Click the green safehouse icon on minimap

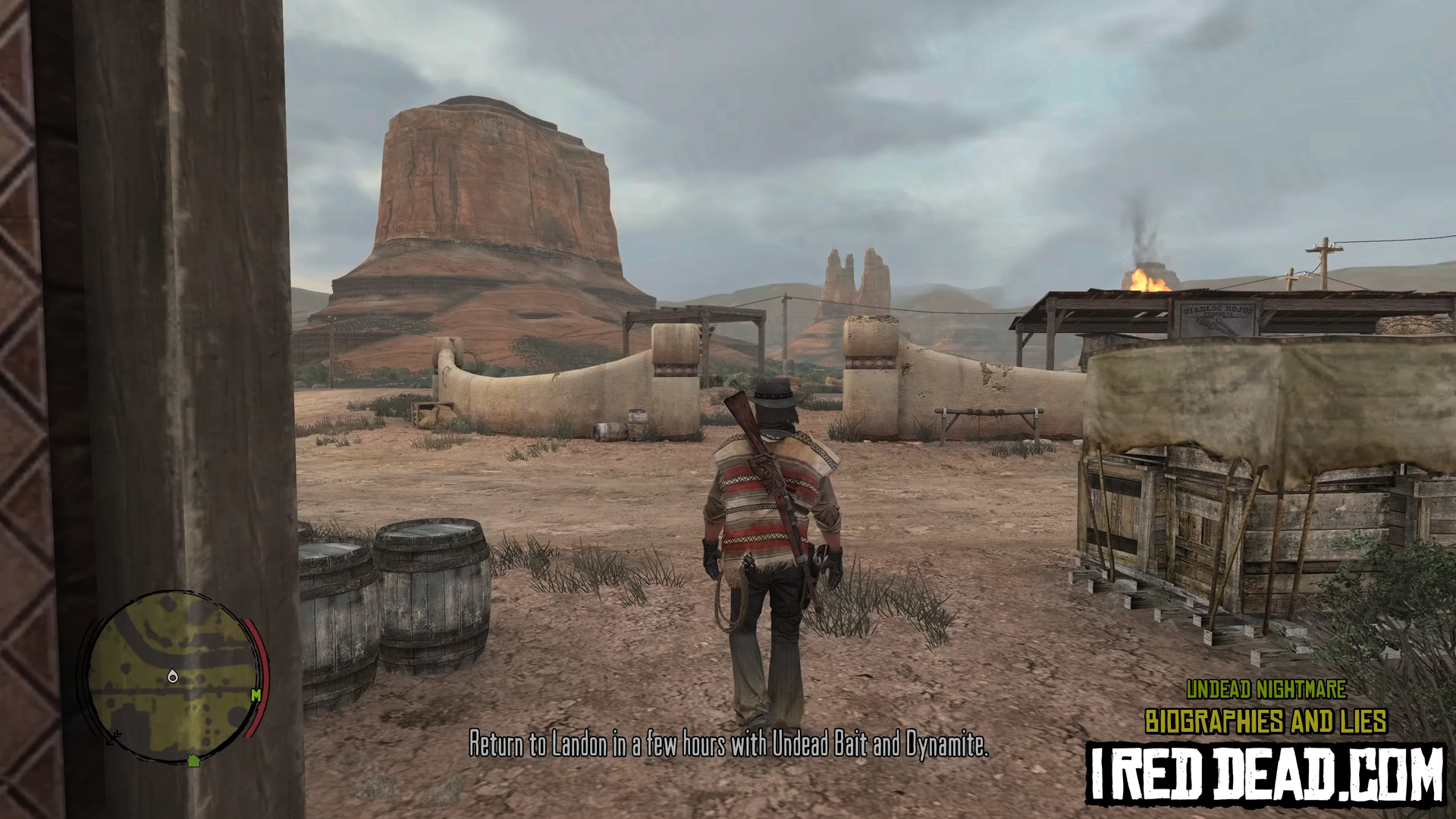pyautogui.click(x=193, y=760)
